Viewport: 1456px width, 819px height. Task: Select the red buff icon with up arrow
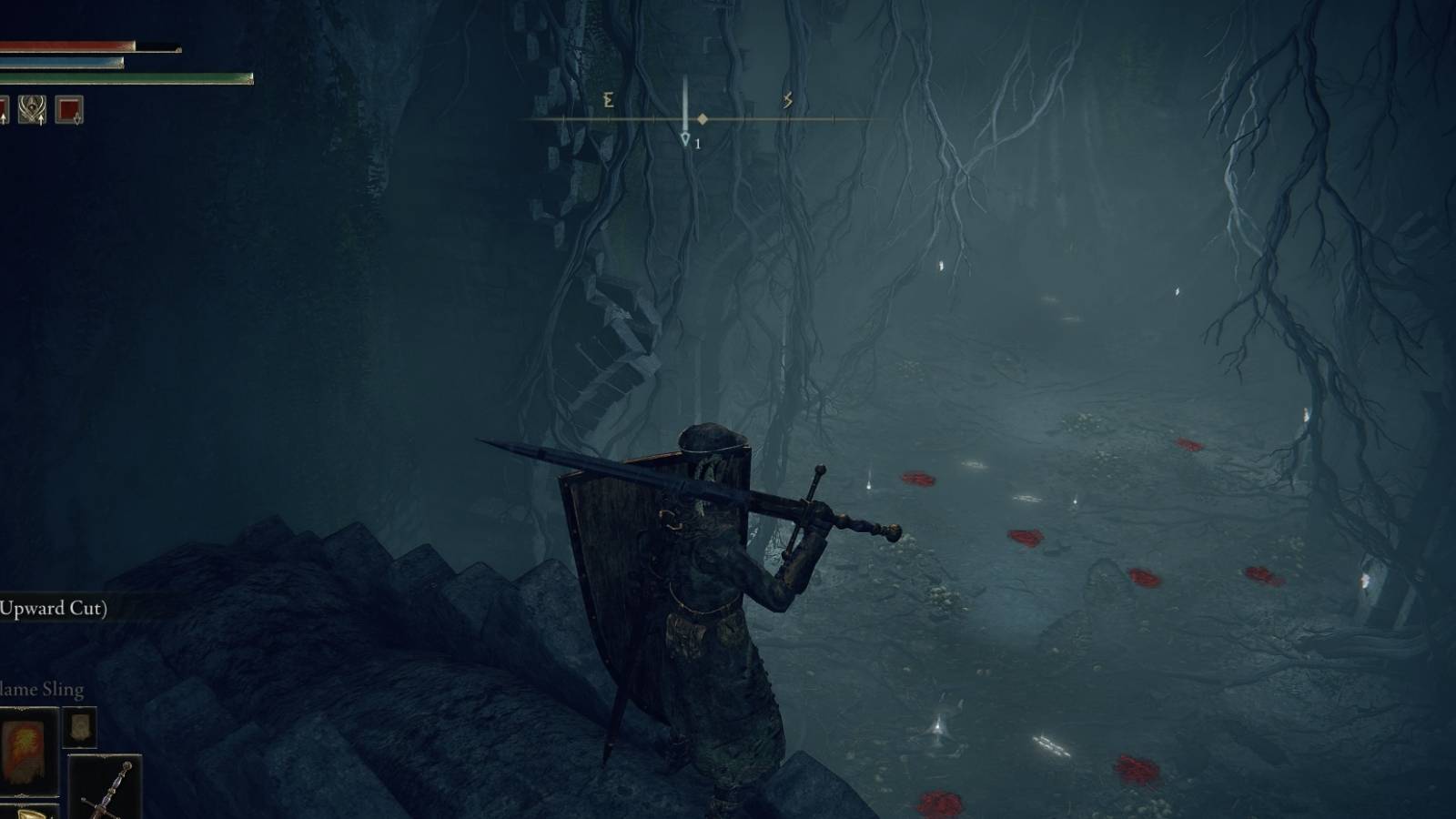(5, 108)
